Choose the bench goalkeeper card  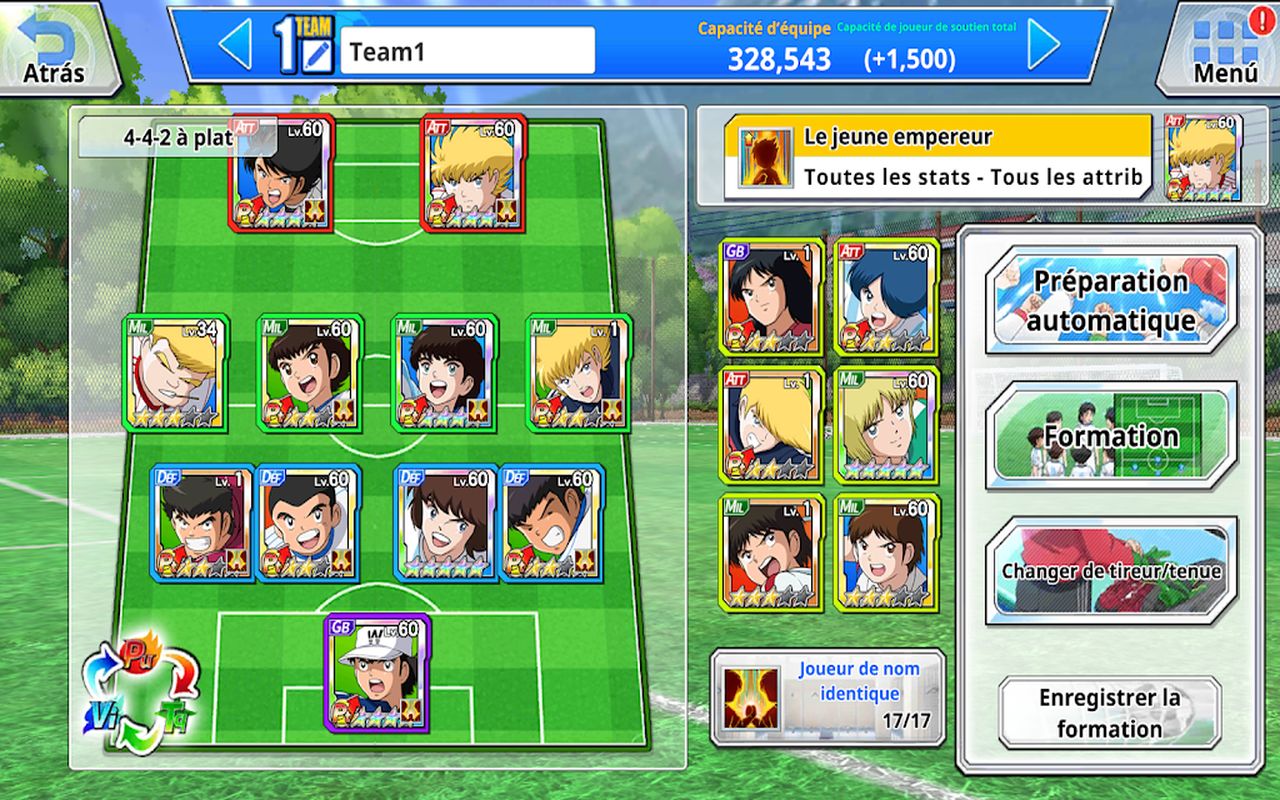pyautogui.click(x=771, y=297)
